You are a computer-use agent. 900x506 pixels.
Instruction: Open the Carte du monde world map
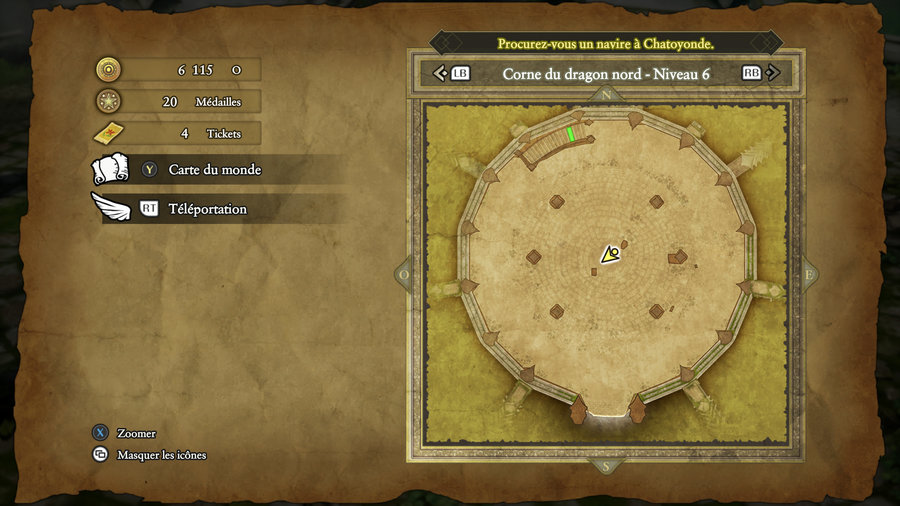click(x=214, y=170)
